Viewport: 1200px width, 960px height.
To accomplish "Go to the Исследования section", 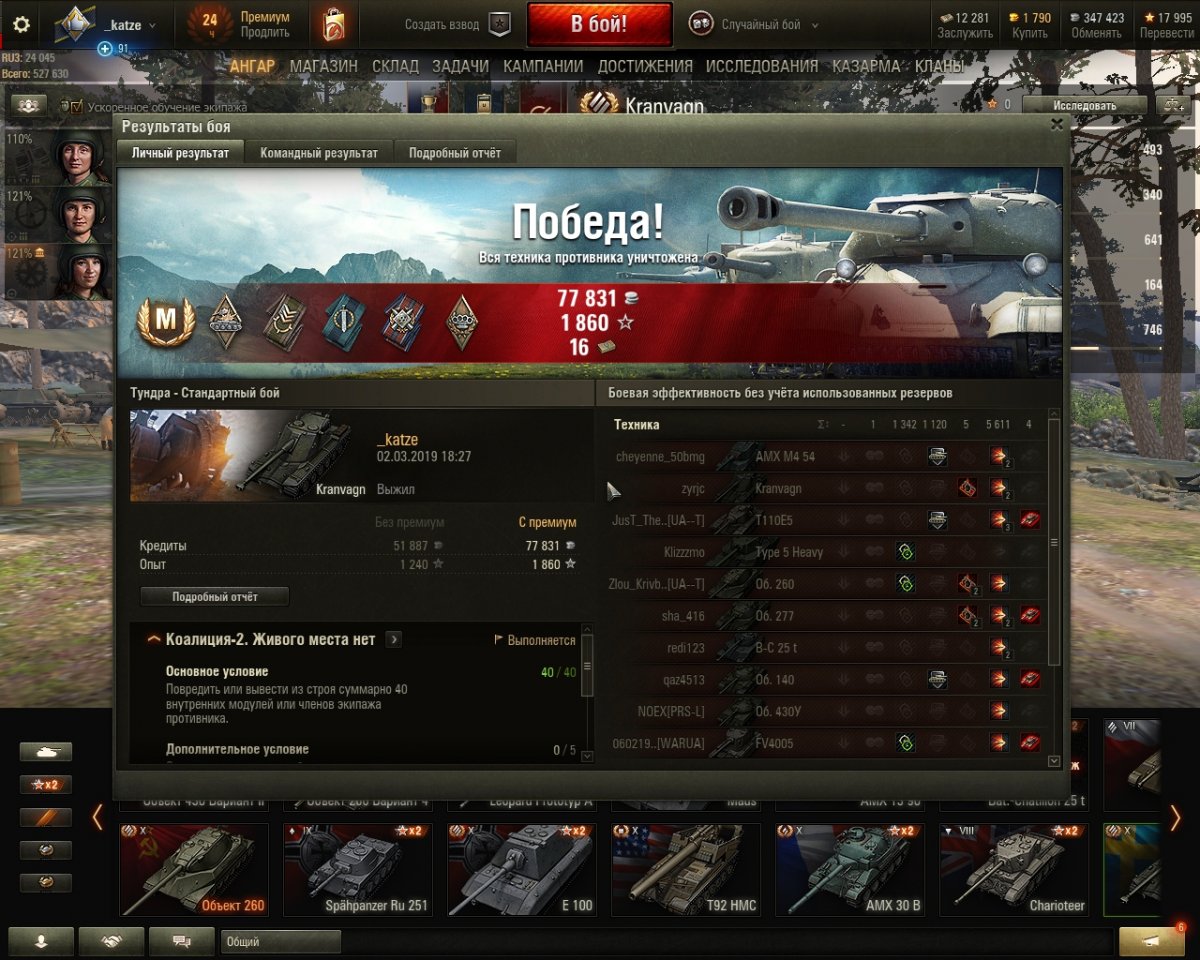I will point(761,67).
